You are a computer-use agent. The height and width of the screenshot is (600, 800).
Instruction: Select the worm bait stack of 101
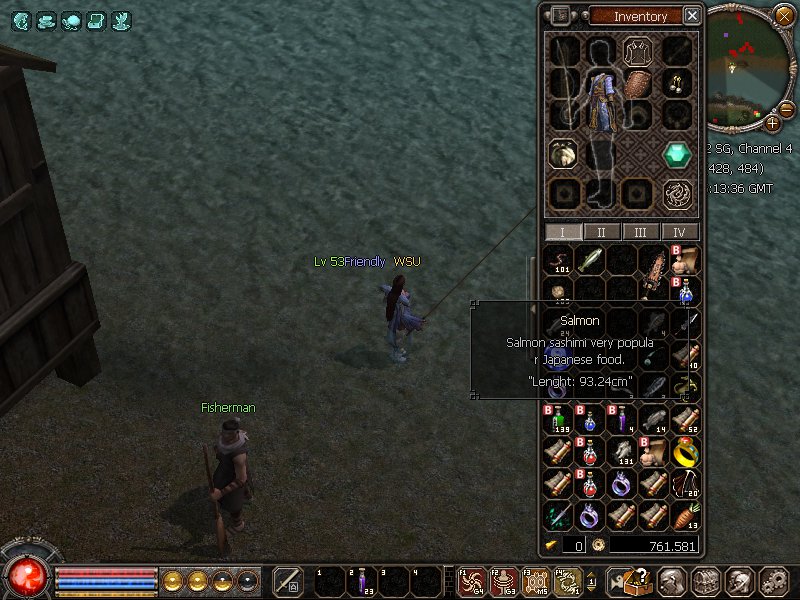point(559,260)
